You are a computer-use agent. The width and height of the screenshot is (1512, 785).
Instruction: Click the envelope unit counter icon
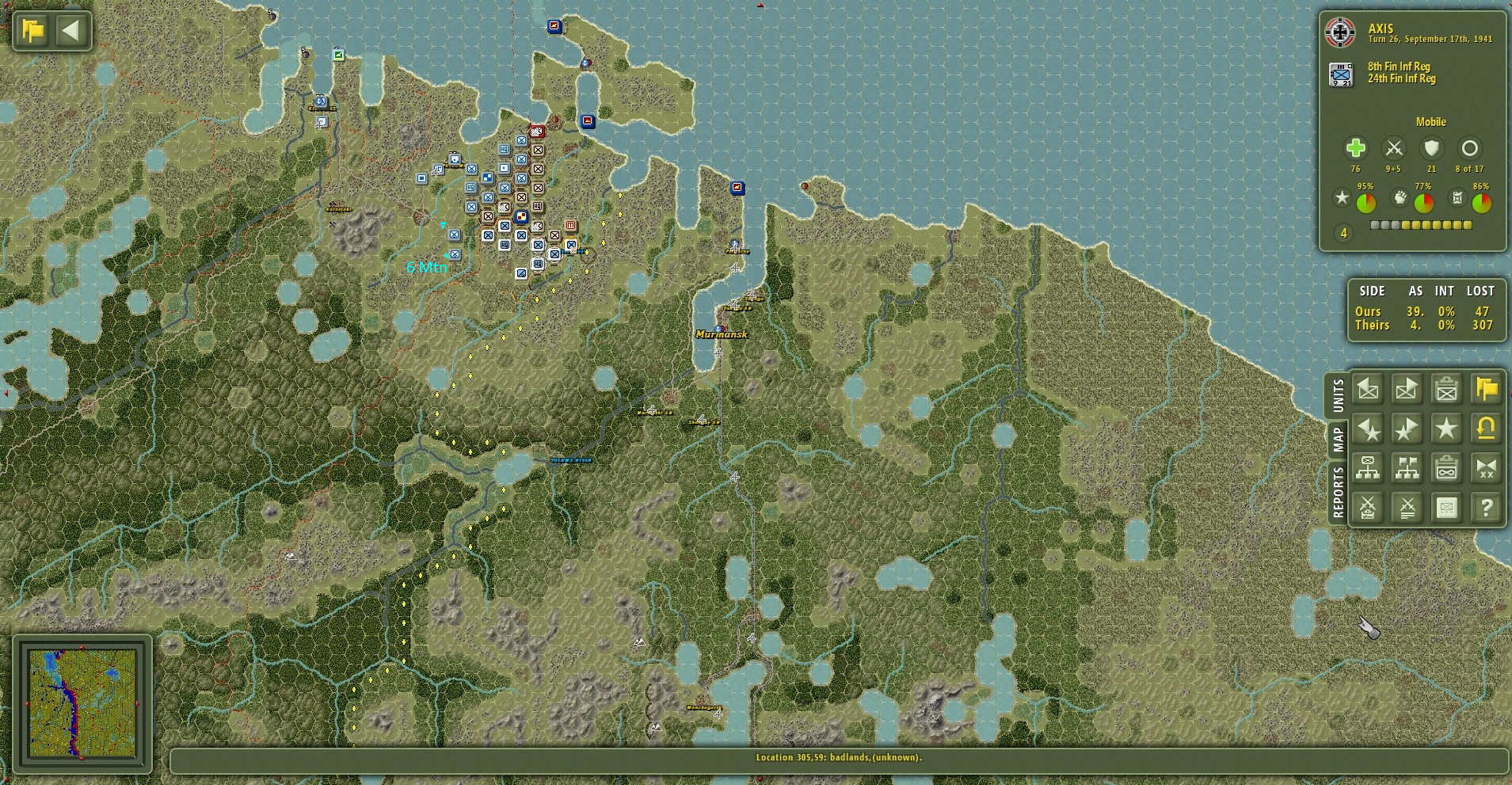coord(1447,508)
